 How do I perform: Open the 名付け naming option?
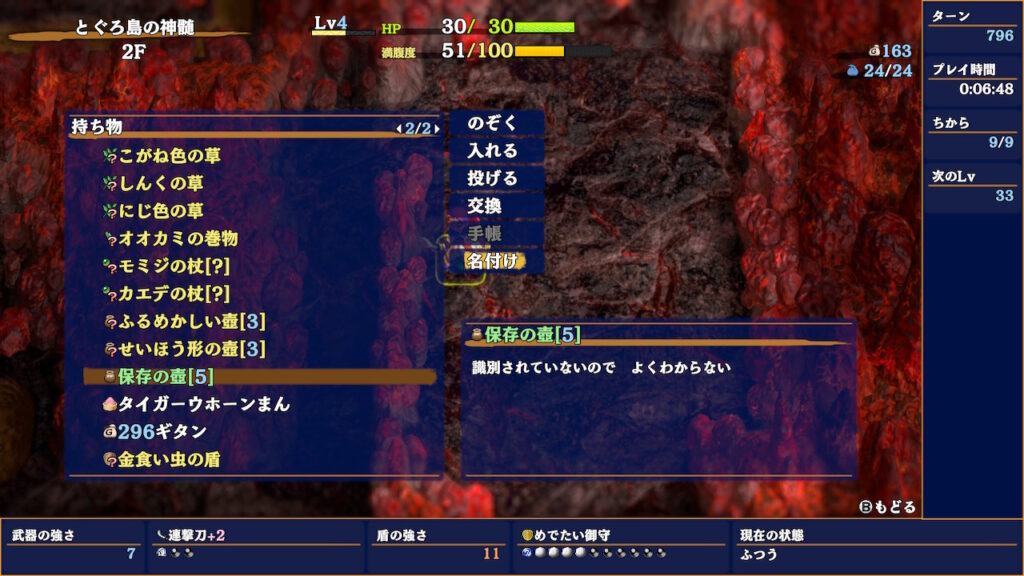coord(493,261)
